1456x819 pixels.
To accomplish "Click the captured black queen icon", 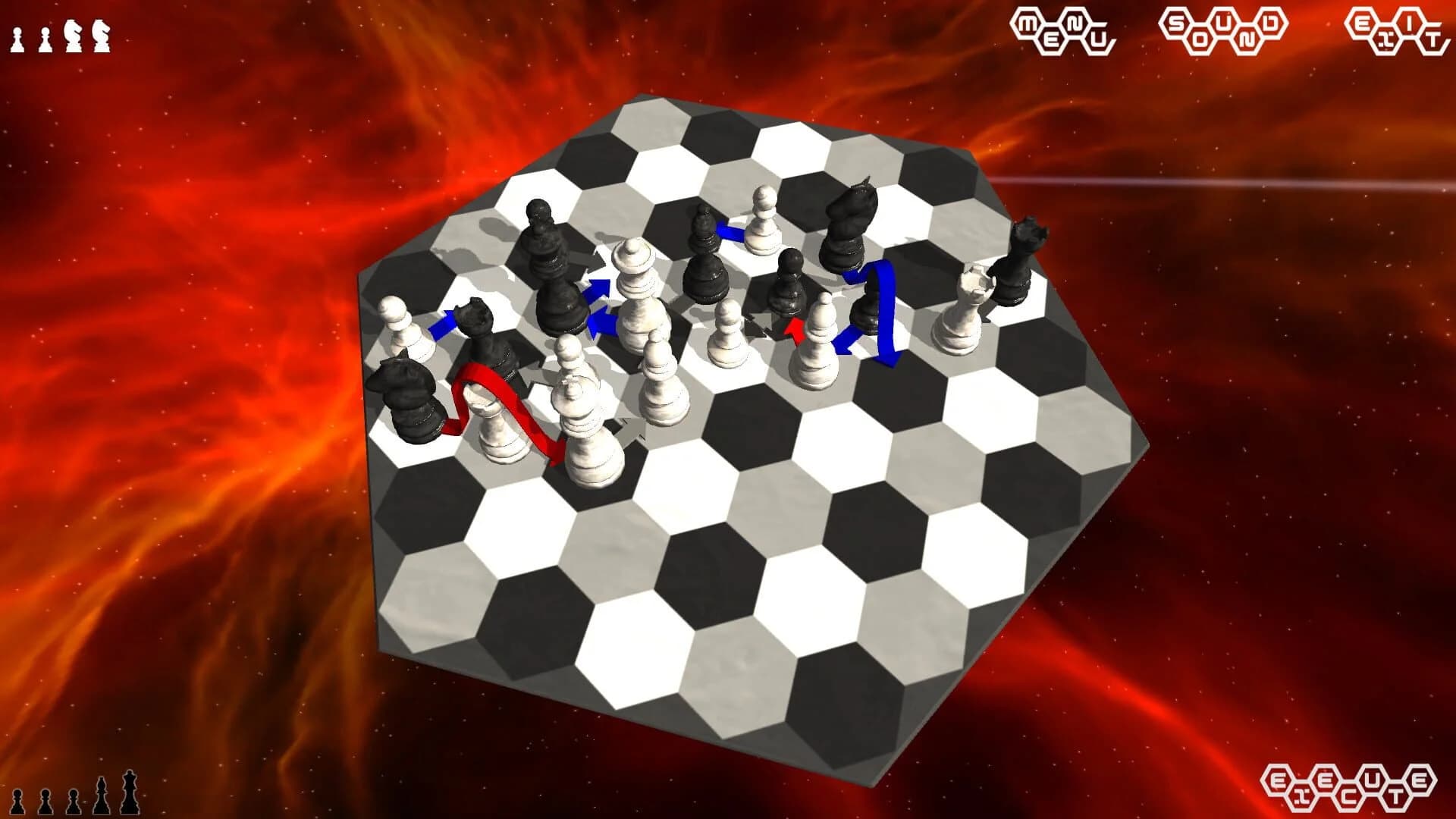I will [129, 792].
